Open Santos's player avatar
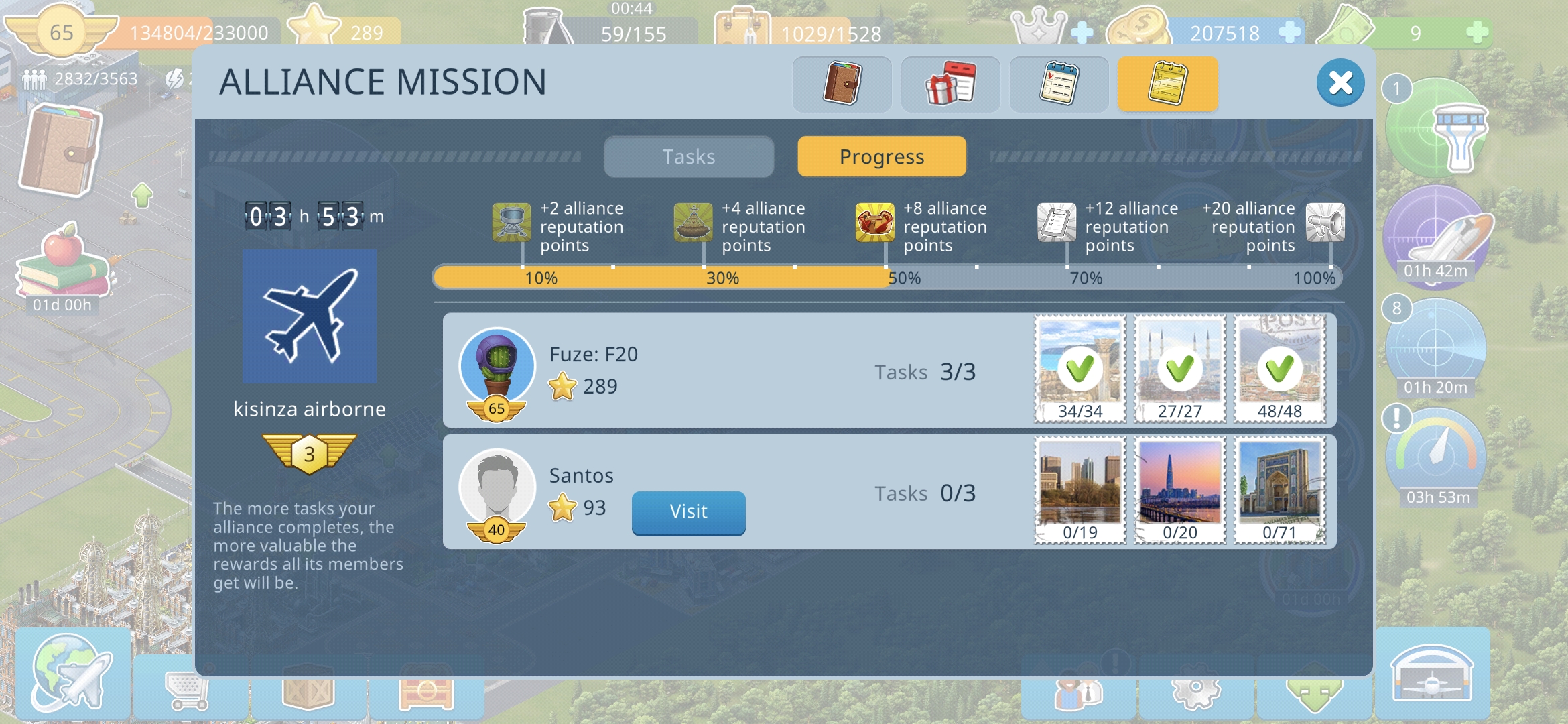The width and height of the screenshot is (1568, 724). point(497,488)
